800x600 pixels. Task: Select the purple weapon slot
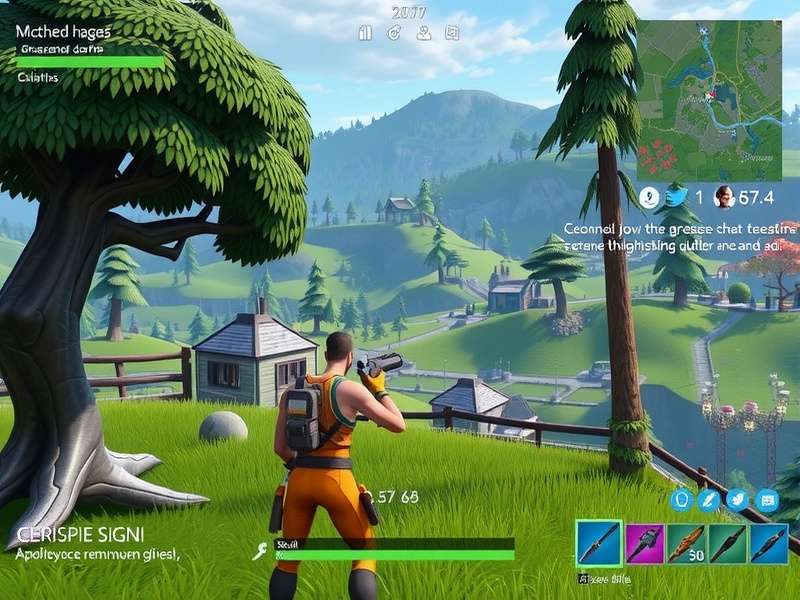tap(644, 545)
